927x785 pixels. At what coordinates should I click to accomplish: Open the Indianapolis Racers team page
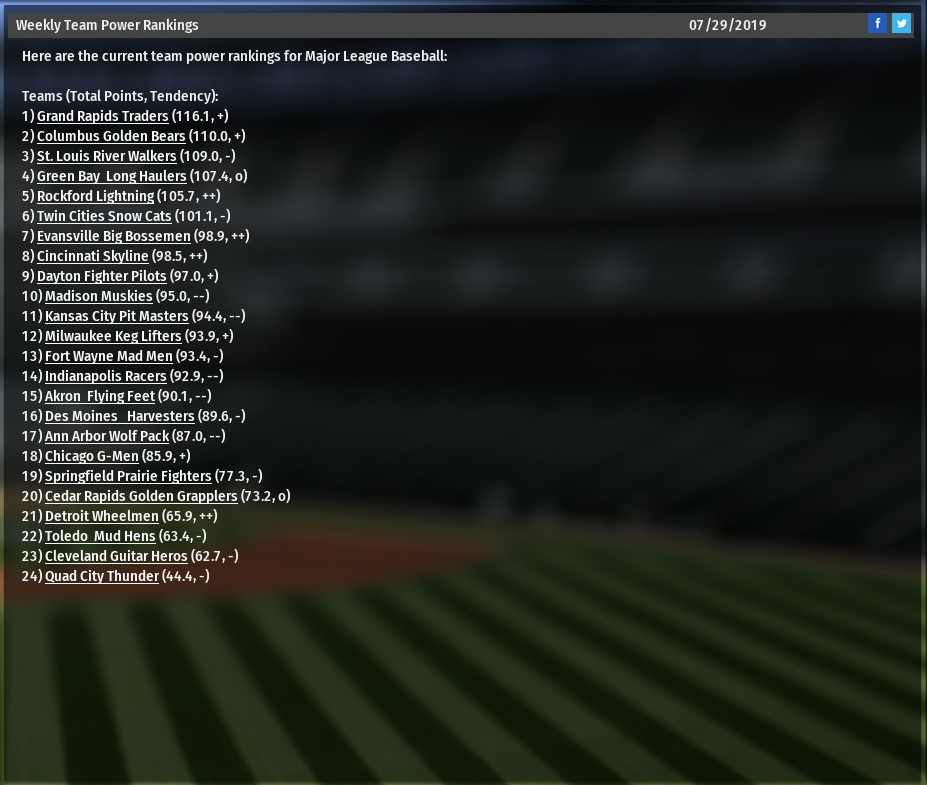pos(105,376)
